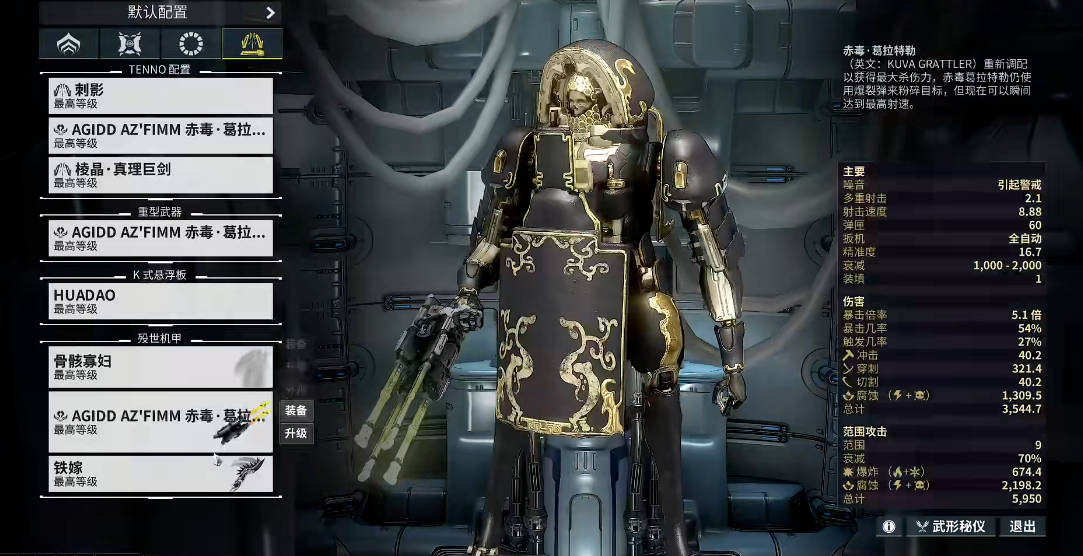
Task: Show weapon info with the i button
Action: tap(887, 526)
